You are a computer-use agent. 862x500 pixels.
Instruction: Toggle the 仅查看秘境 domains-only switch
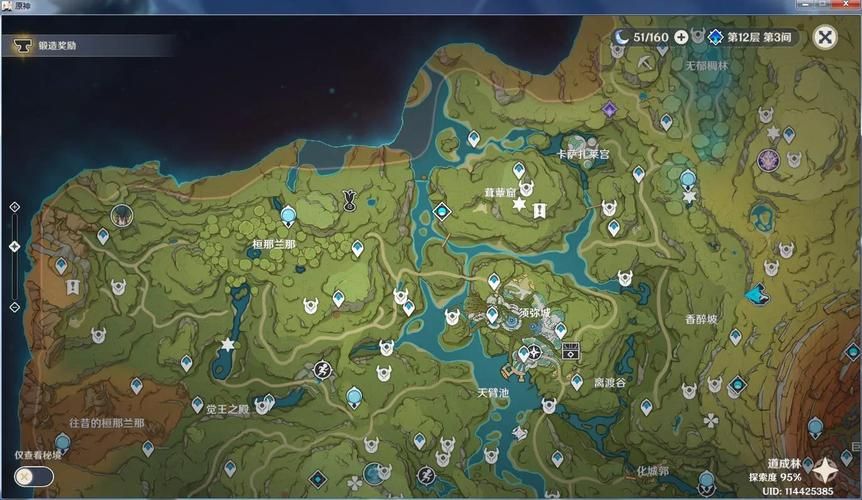click(x=34, y=476)
